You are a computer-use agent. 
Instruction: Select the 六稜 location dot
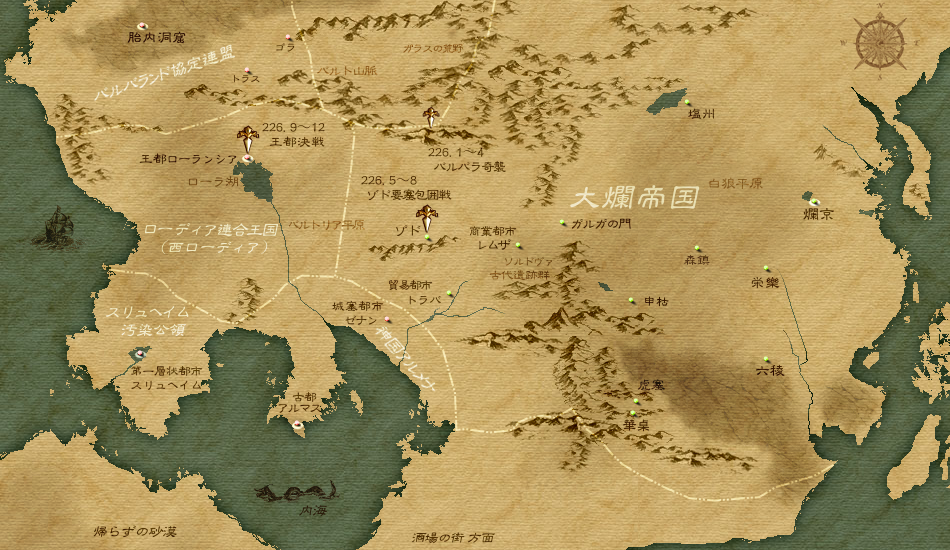pos(767,359)
